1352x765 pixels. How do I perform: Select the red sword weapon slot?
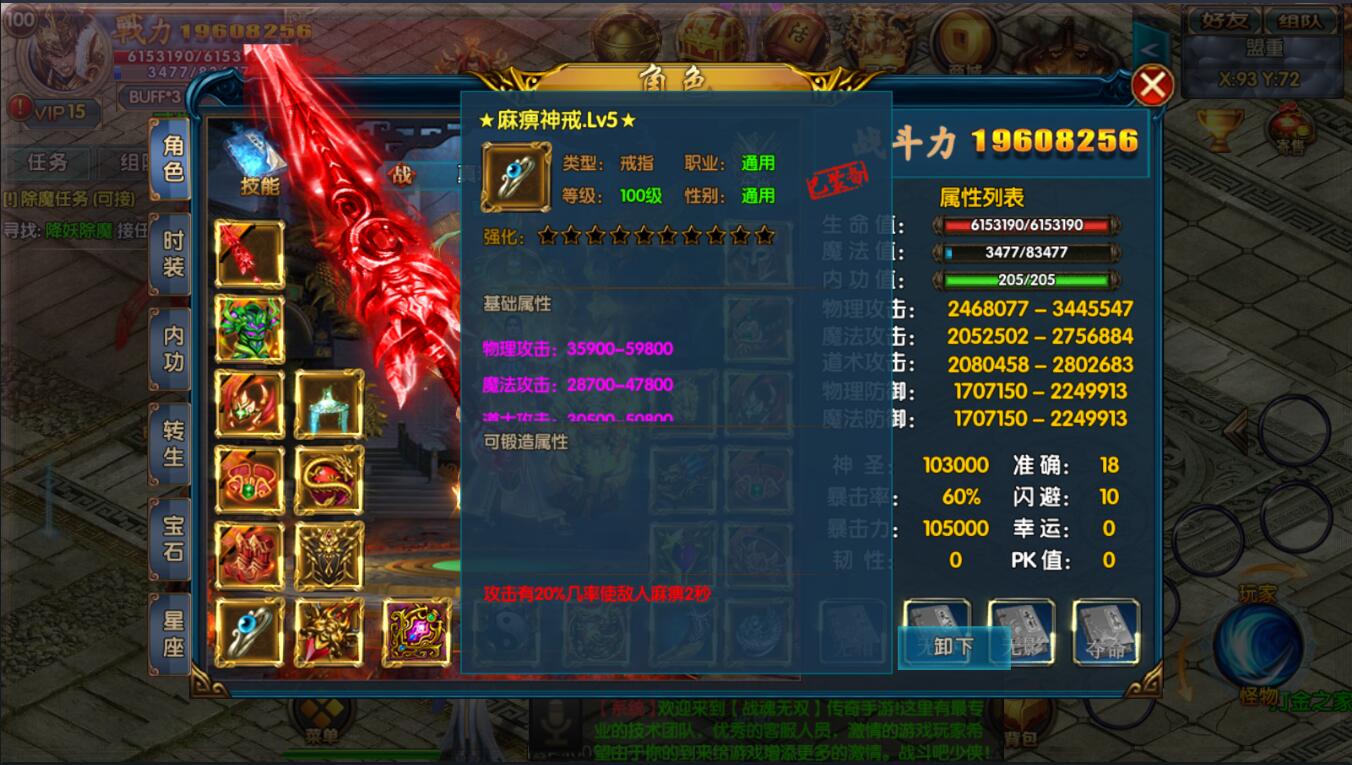pos(250,253)
